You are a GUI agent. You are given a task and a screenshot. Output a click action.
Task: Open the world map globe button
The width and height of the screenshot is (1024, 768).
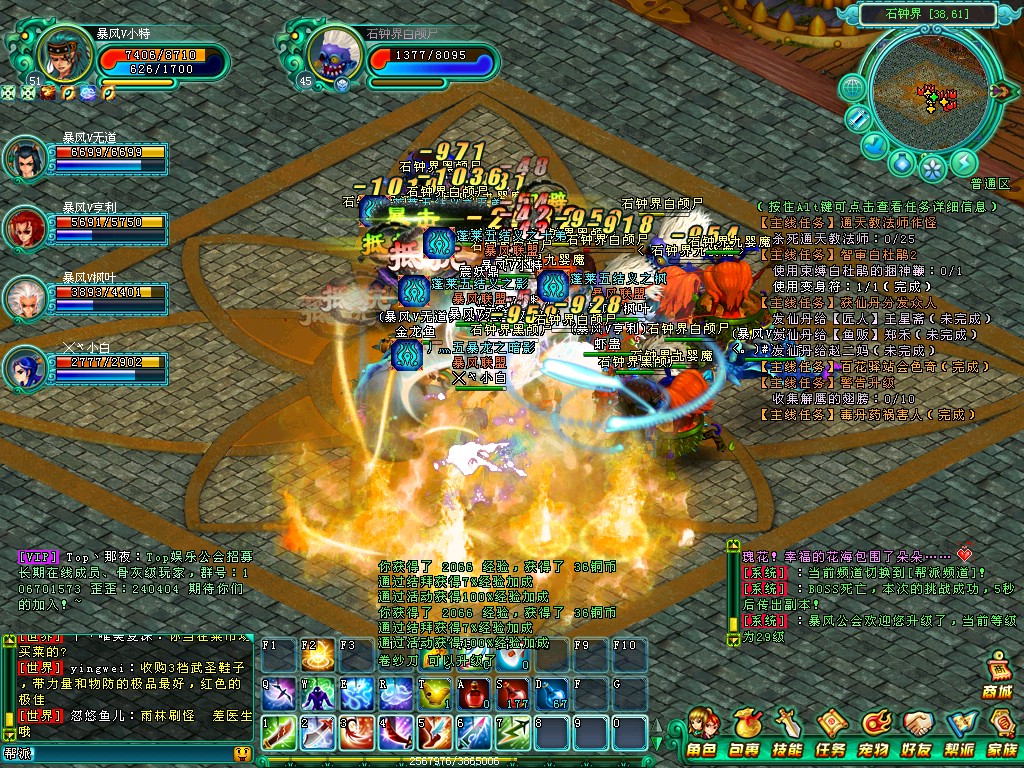[x=853, y=88]
